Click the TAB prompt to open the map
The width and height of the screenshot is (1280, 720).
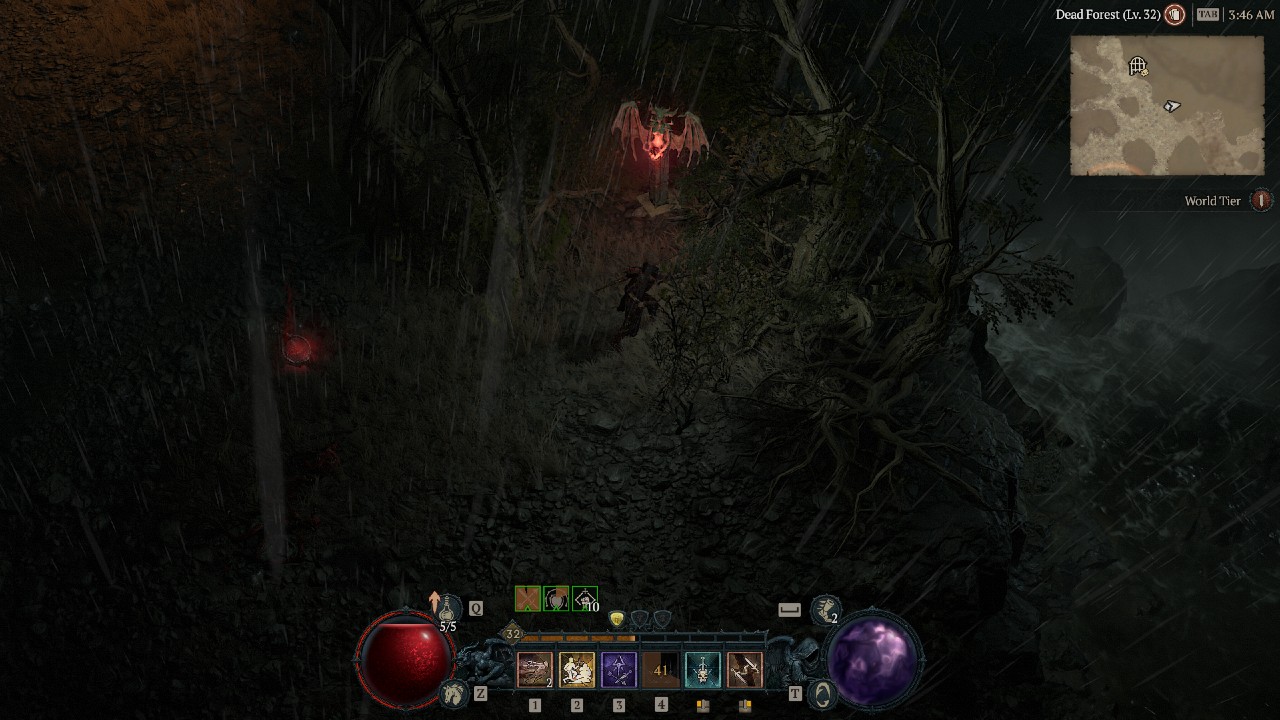pyautogui.click(x=1206, y=13)
